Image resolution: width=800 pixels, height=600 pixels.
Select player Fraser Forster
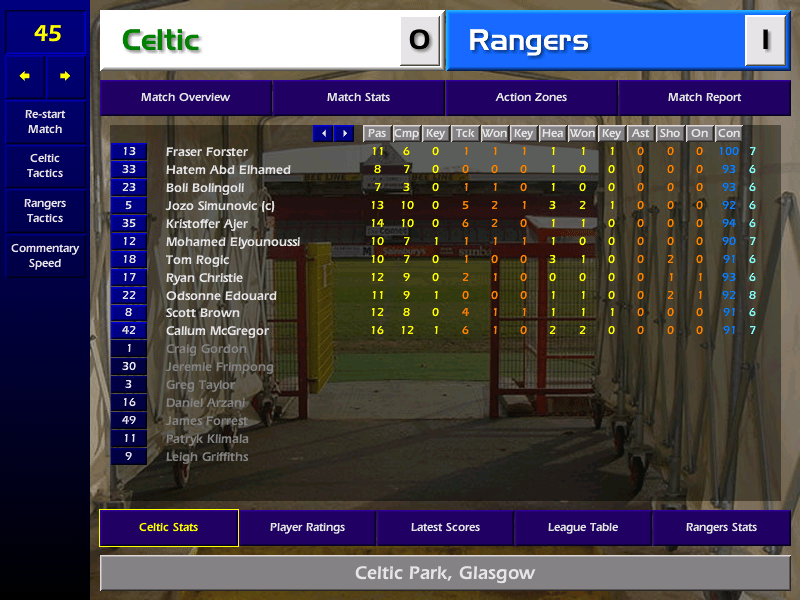[x=207, y=152]
